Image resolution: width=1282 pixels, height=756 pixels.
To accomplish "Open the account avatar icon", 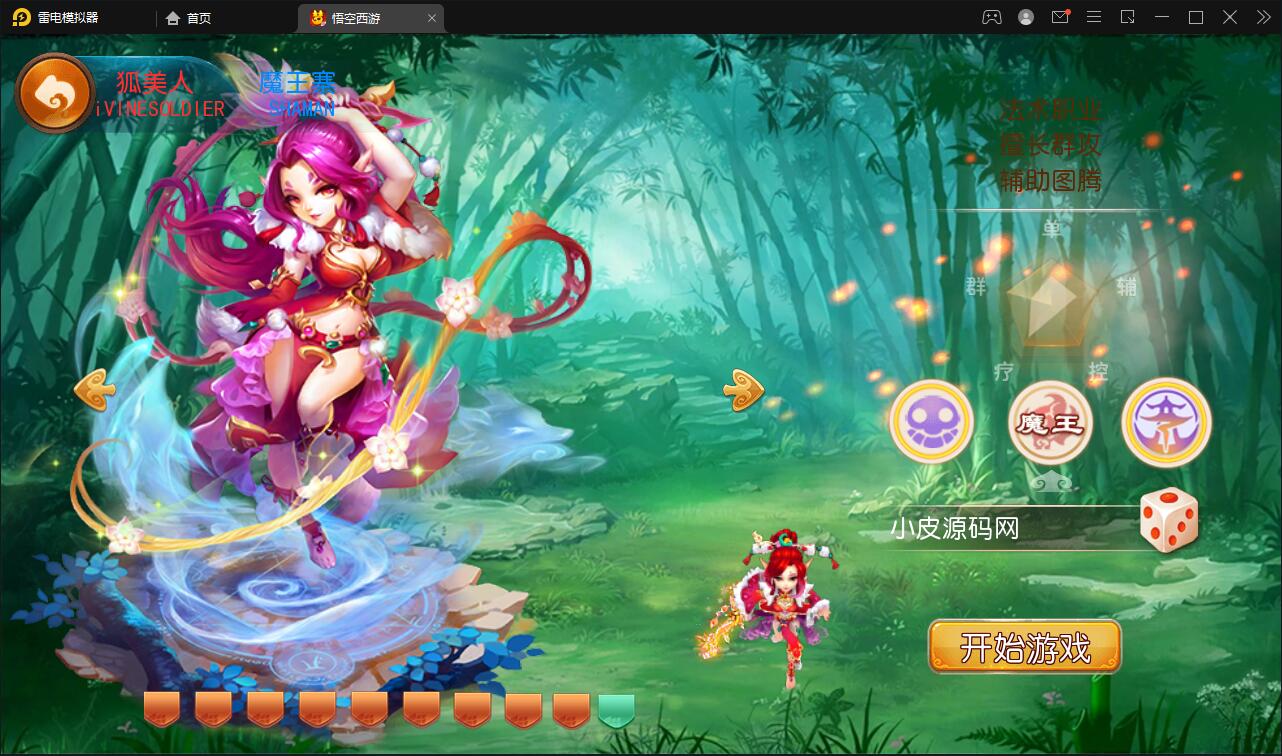I will pyautogui.click(x=1024, y=17).
